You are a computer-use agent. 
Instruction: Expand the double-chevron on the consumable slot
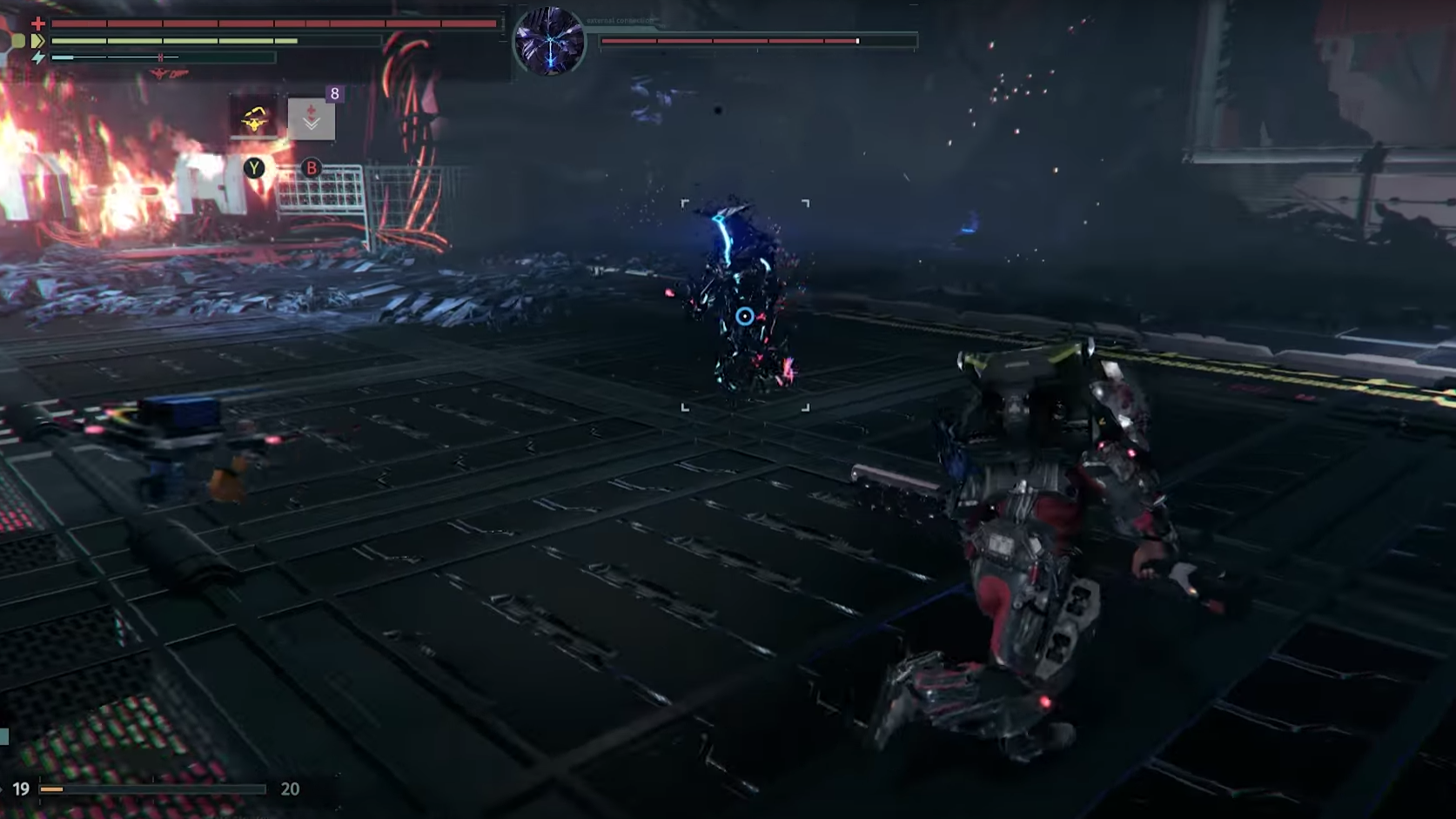click(312, 123)
